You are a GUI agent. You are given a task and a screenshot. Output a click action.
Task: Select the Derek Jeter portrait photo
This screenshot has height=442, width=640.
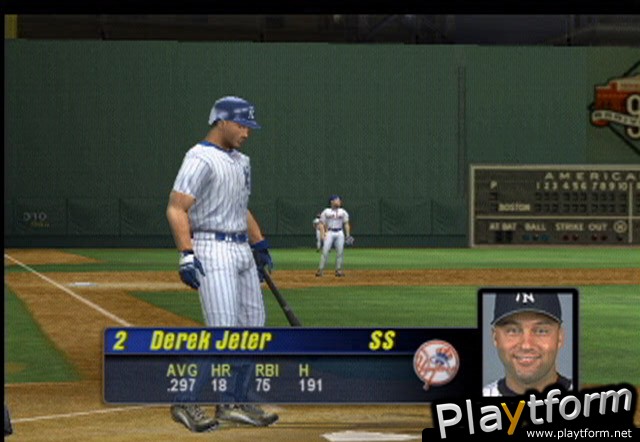coord(527,341)
